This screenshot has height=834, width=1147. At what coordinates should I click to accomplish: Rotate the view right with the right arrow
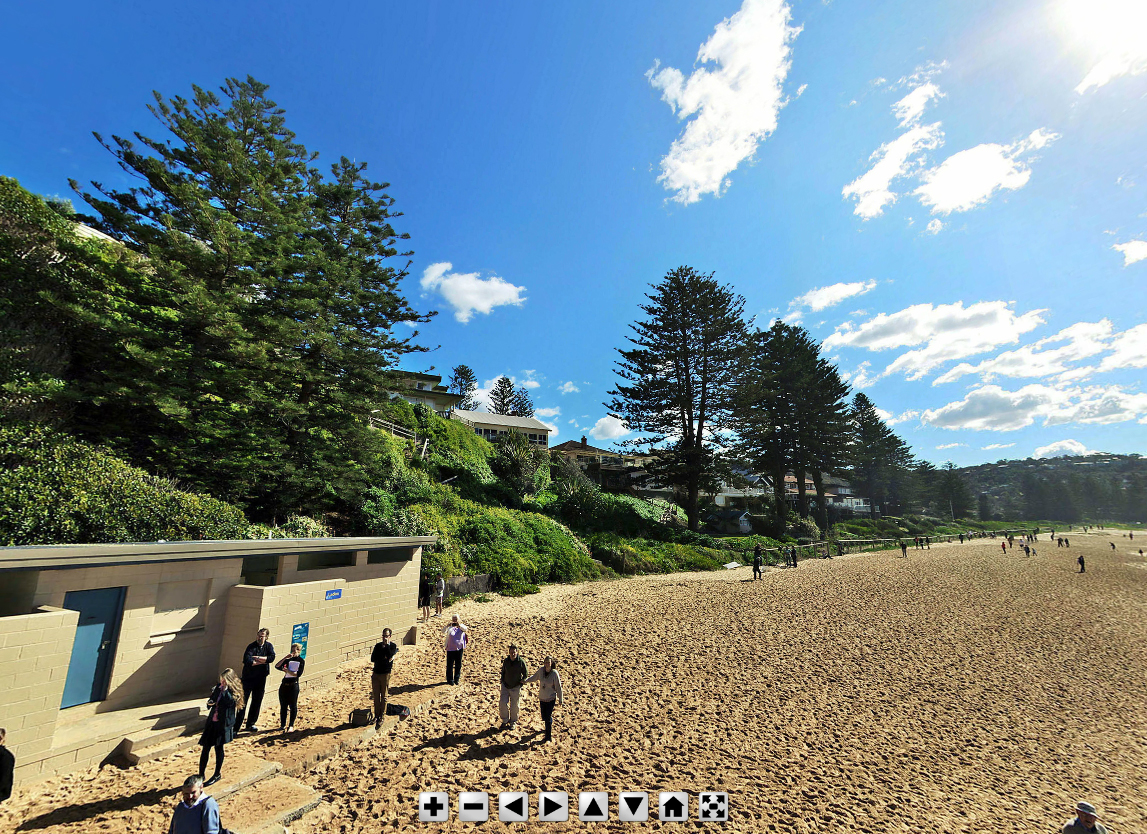point(553,806)
